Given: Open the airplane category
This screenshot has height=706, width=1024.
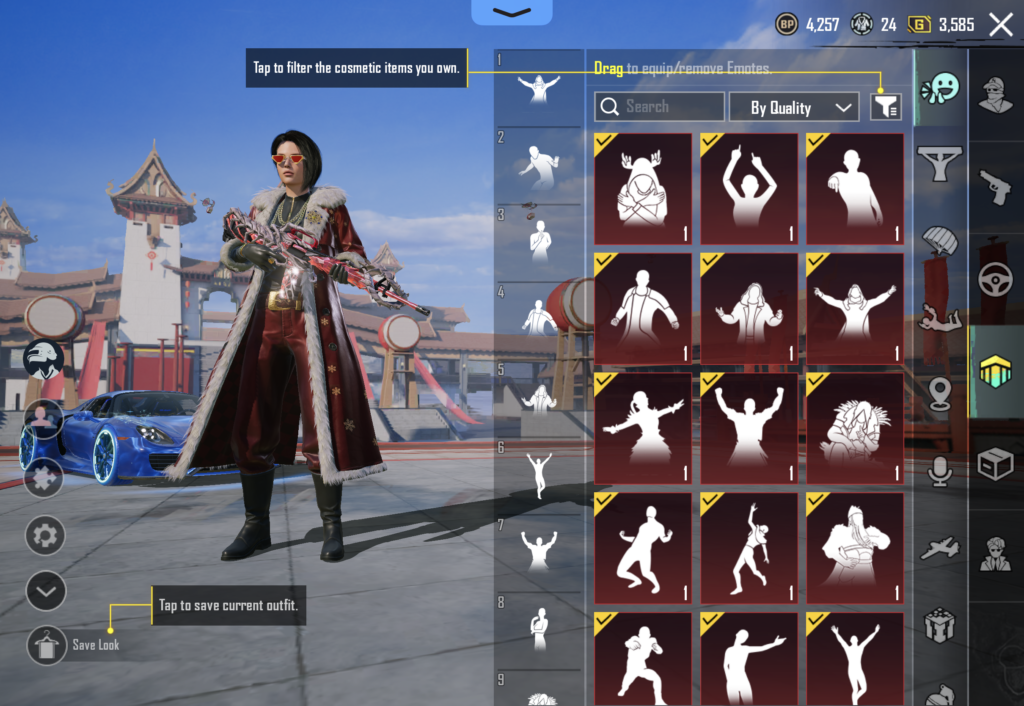Looking at the screenshot, I should coord(940,548).
